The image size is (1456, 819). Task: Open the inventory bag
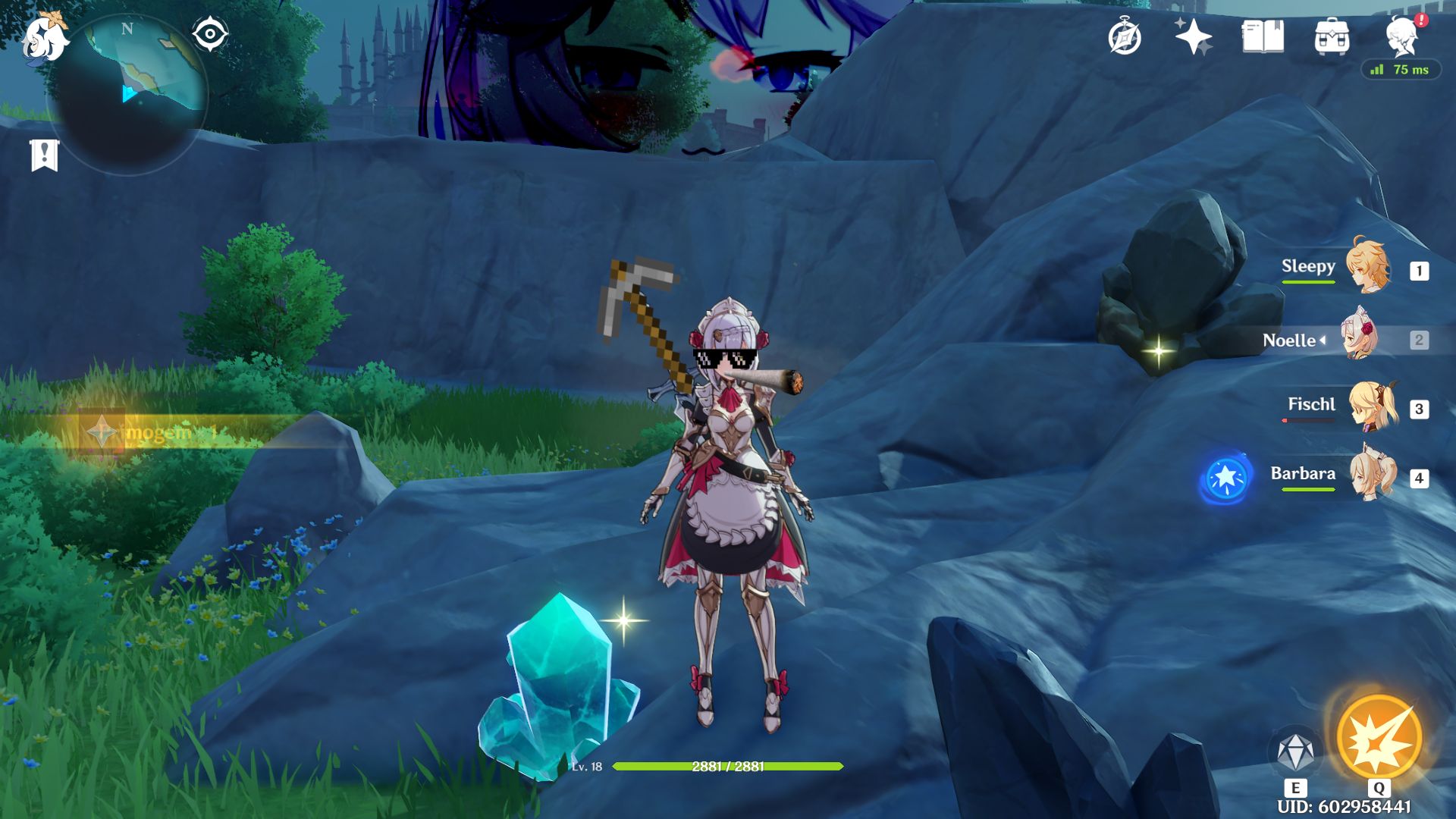pyautogui.click(x=1332, y=36)
